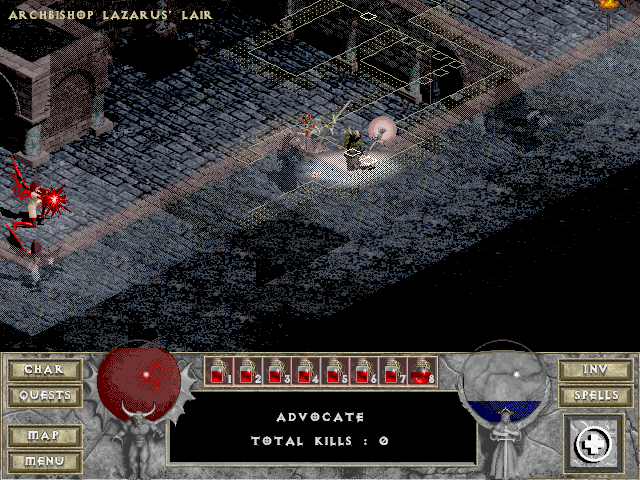Use the round red potion in slot 8

pyautogui.click(x=422, y=372)
